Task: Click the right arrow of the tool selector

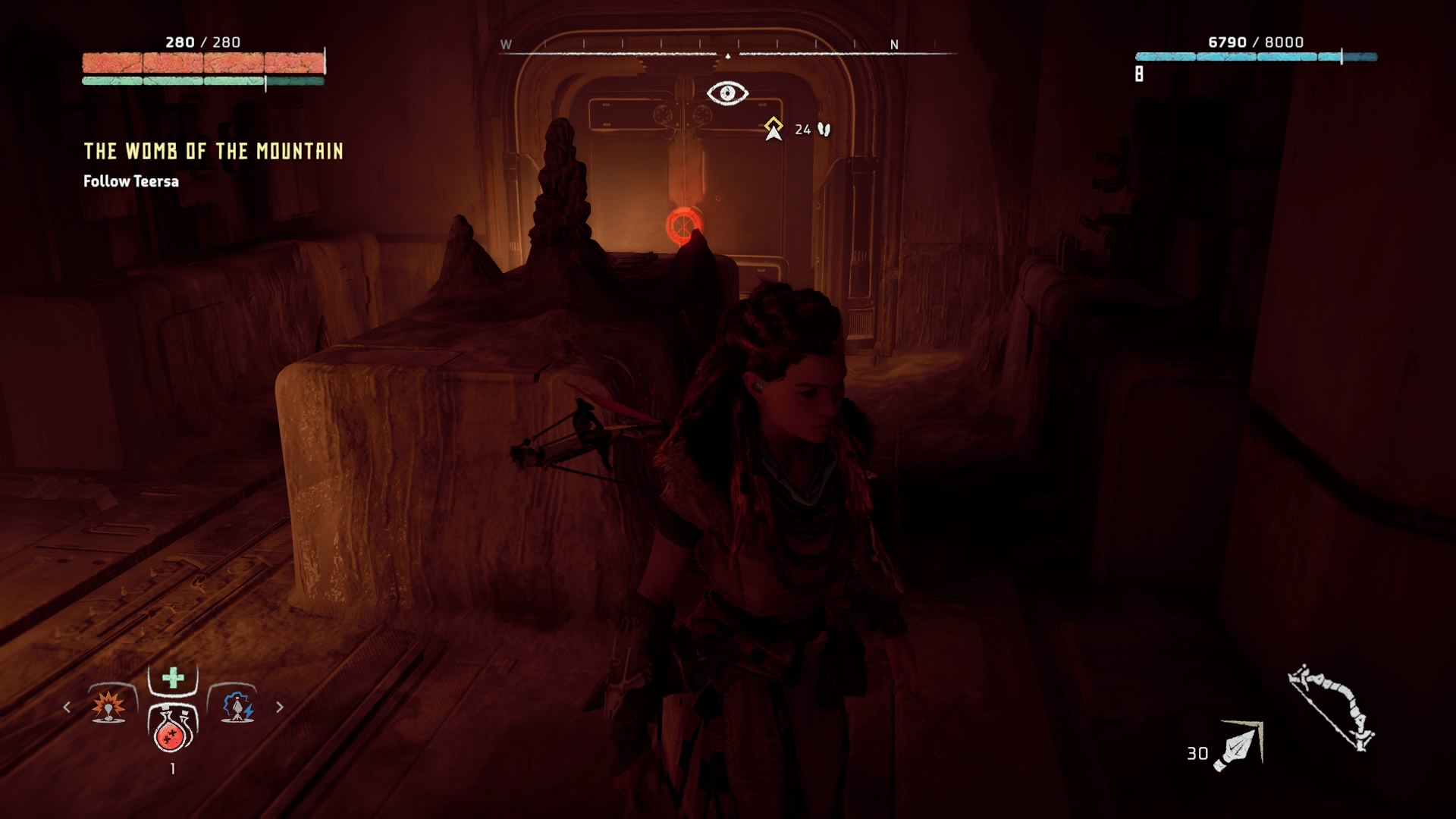Action: point(280,707)
